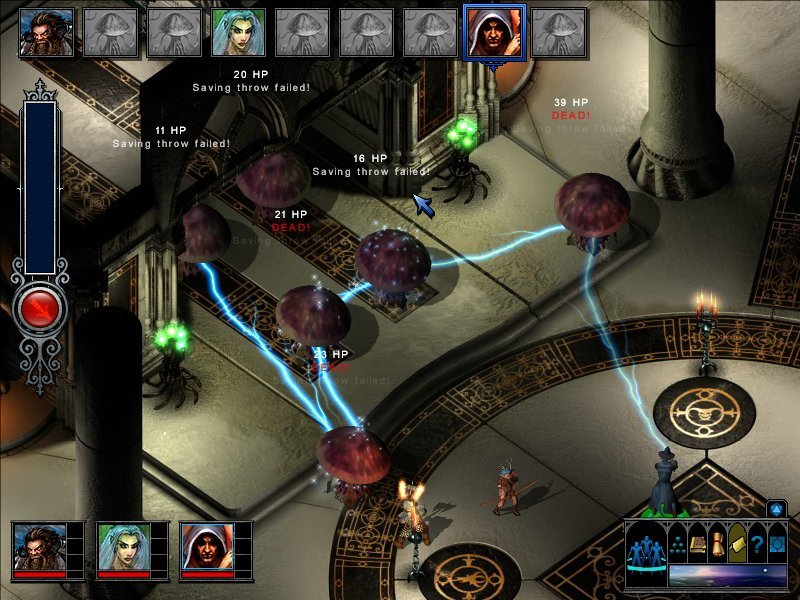Viewport: 800px width, 600px height.
Task: Choose the dwarf party portrait
Action: coord(40,547)
